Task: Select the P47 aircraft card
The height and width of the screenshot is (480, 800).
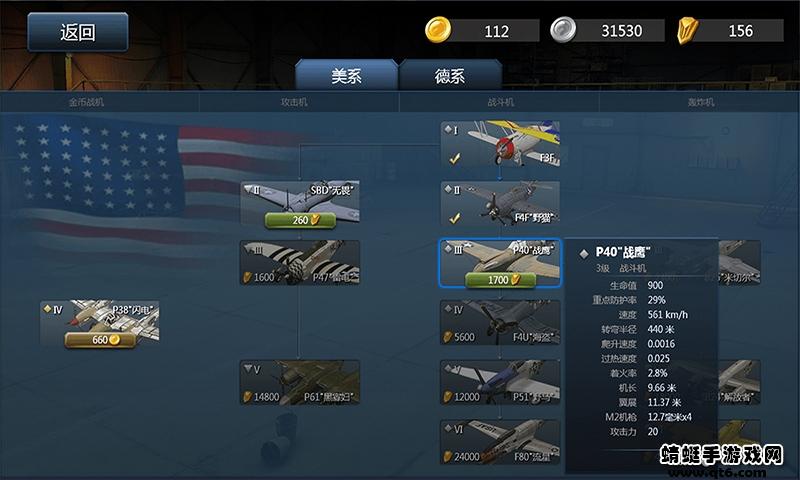Action: (299, 262)
